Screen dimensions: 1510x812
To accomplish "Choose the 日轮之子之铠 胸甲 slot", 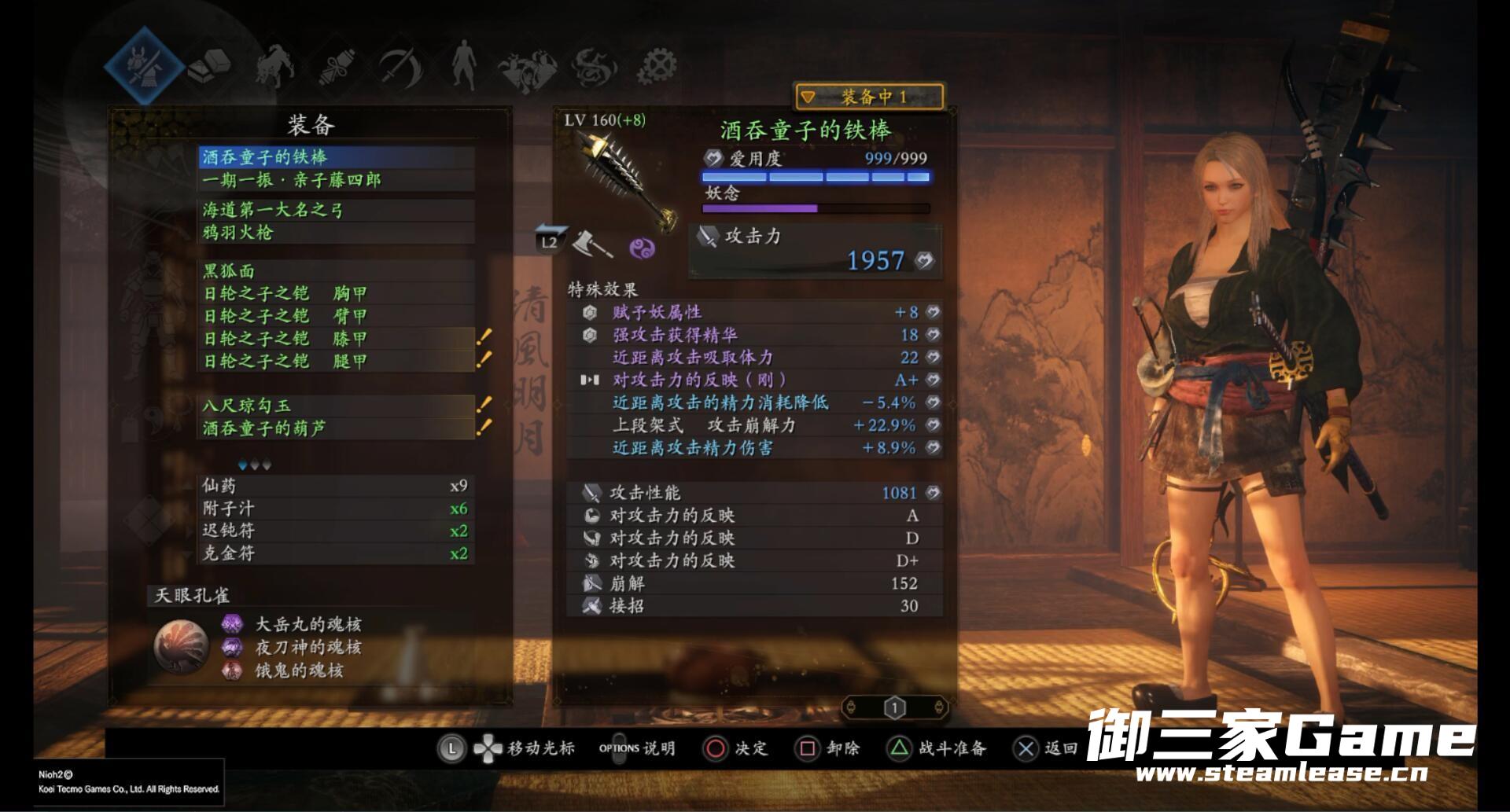I will (337, 293).
